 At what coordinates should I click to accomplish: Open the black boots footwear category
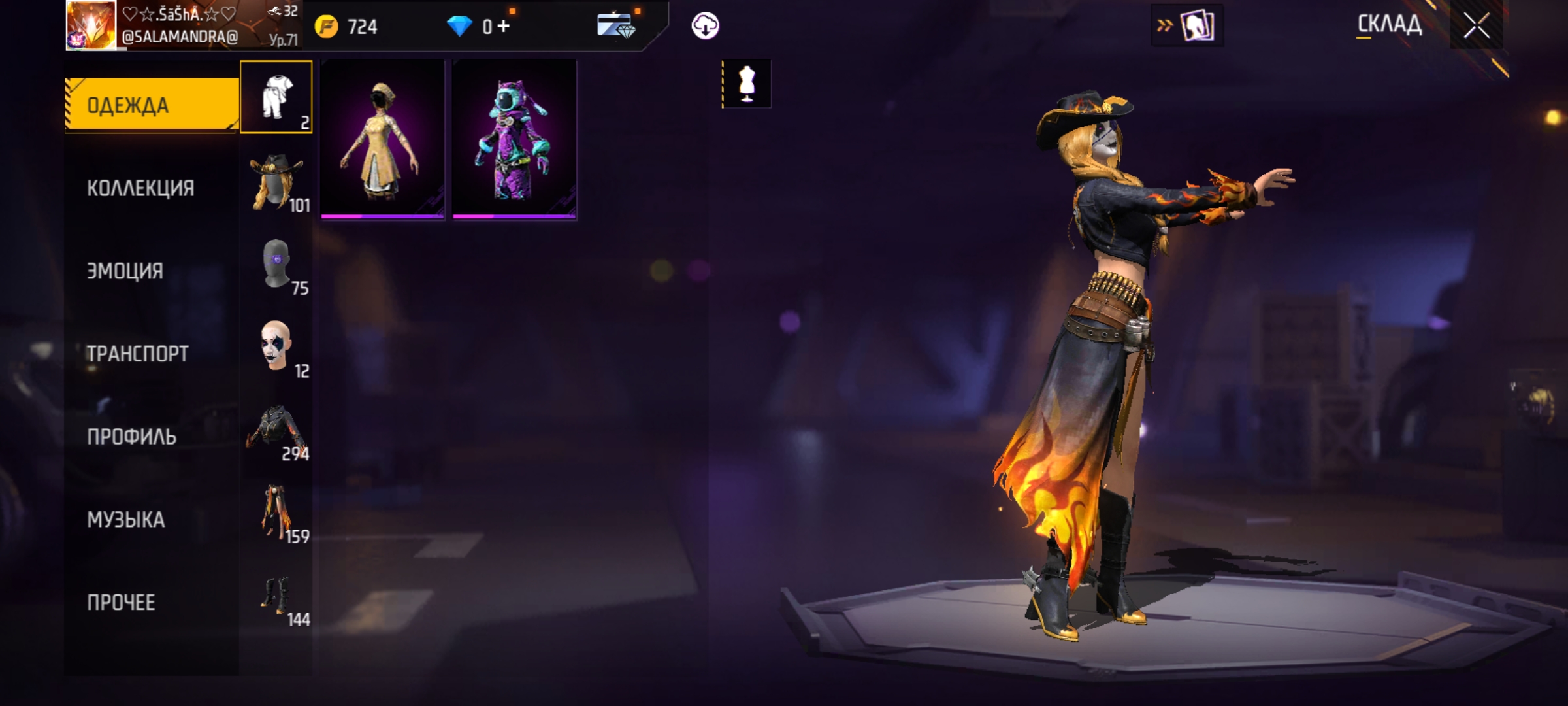coord(276,596)
